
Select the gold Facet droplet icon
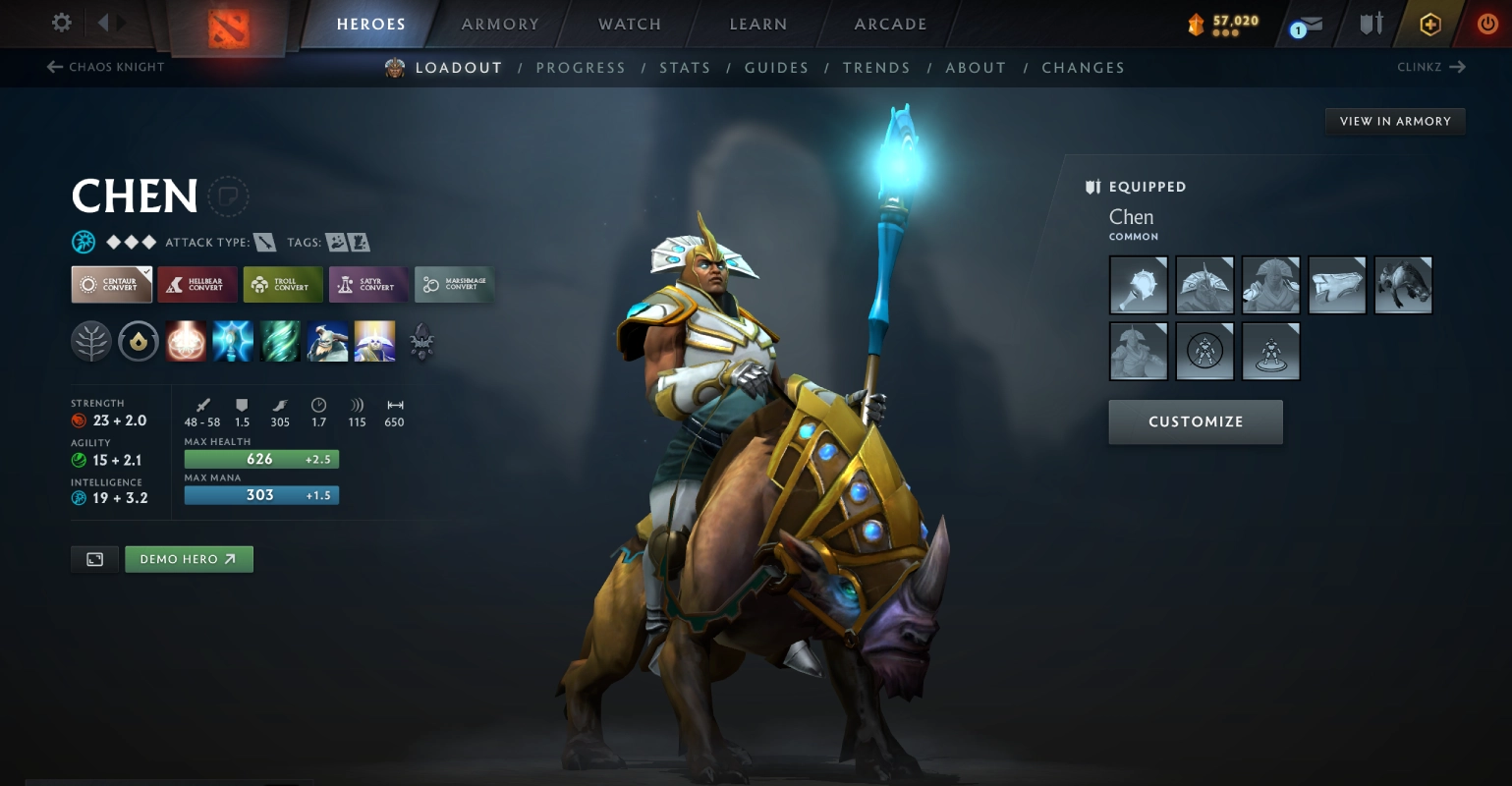click(139, 341)
